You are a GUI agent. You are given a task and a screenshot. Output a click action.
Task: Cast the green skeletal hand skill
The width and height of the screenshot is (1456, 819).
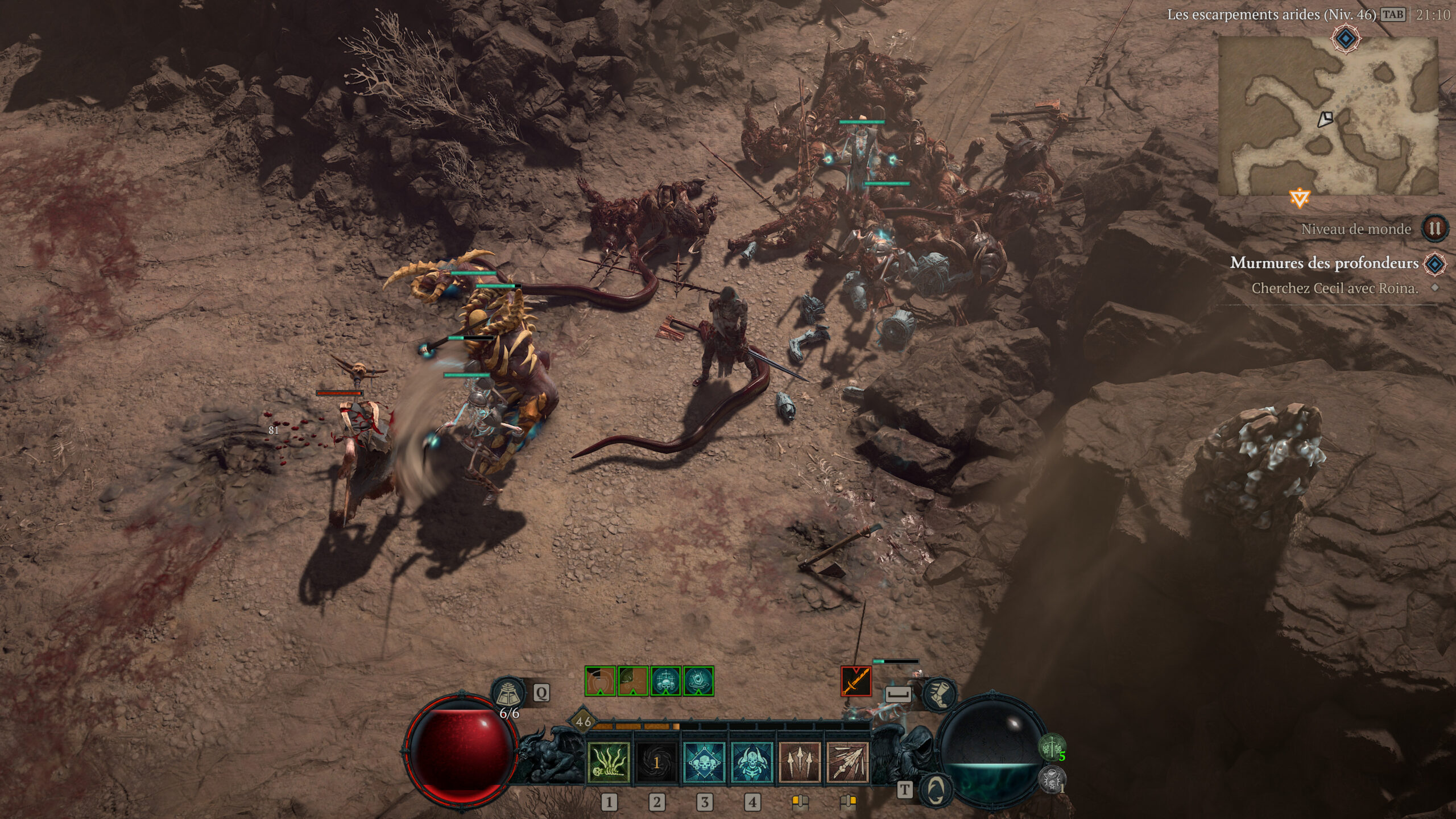pyautogui.click(x=608, y=763)
